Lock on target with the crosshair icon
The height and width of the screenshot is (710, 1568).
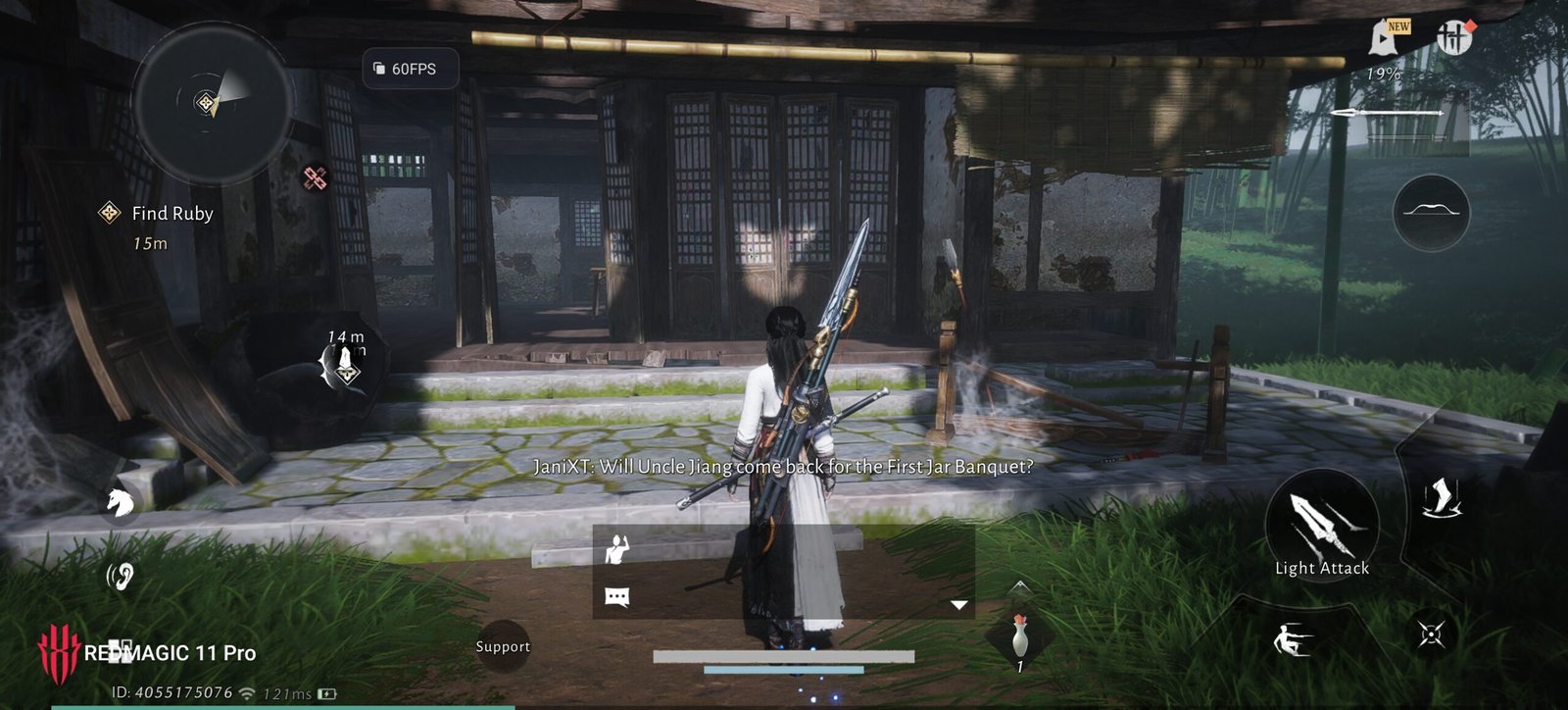[x=1431, y=634]
